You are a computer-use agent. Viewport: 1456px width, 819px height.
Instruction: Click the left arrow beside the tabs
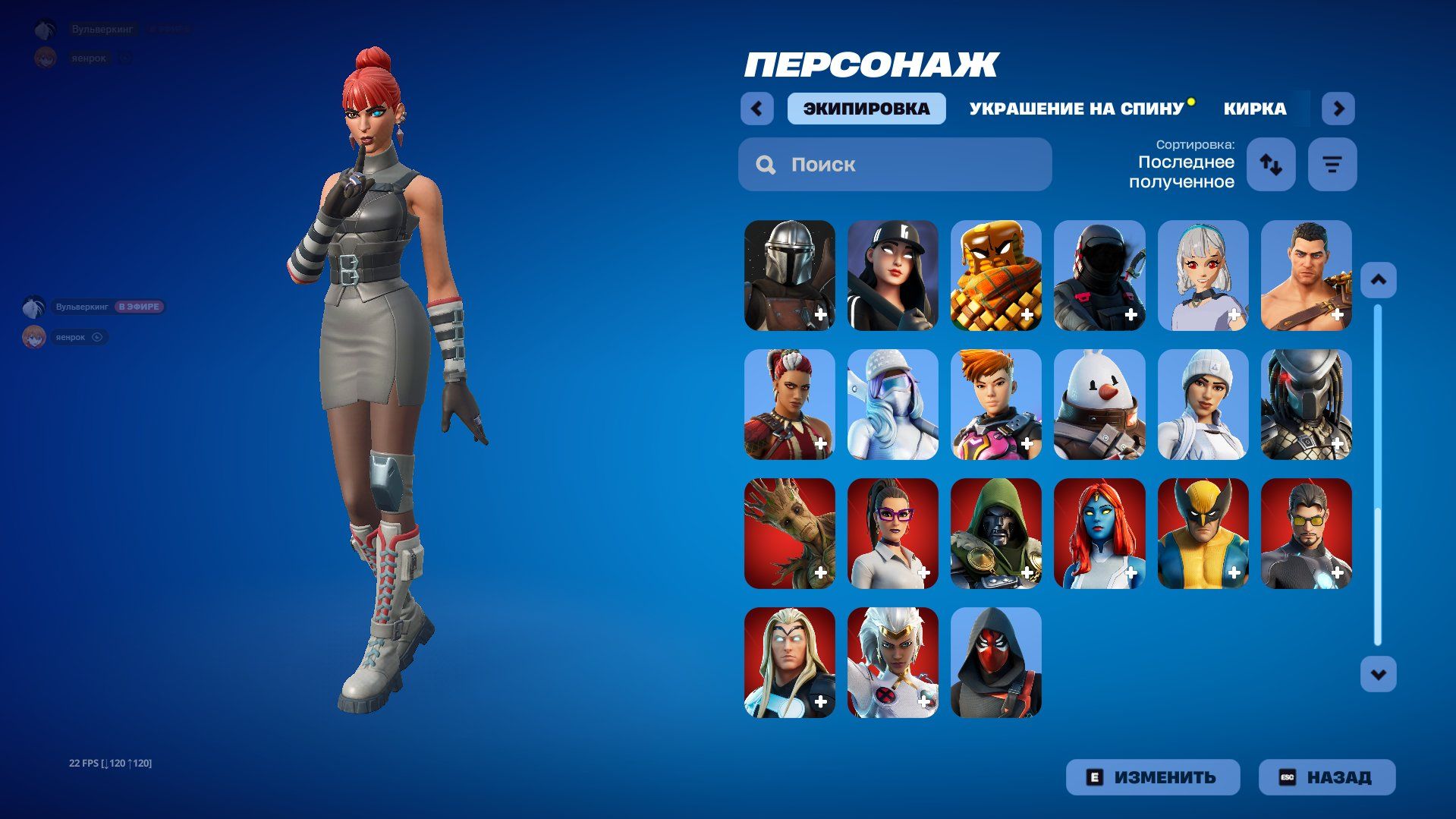(x=756, y=109)
